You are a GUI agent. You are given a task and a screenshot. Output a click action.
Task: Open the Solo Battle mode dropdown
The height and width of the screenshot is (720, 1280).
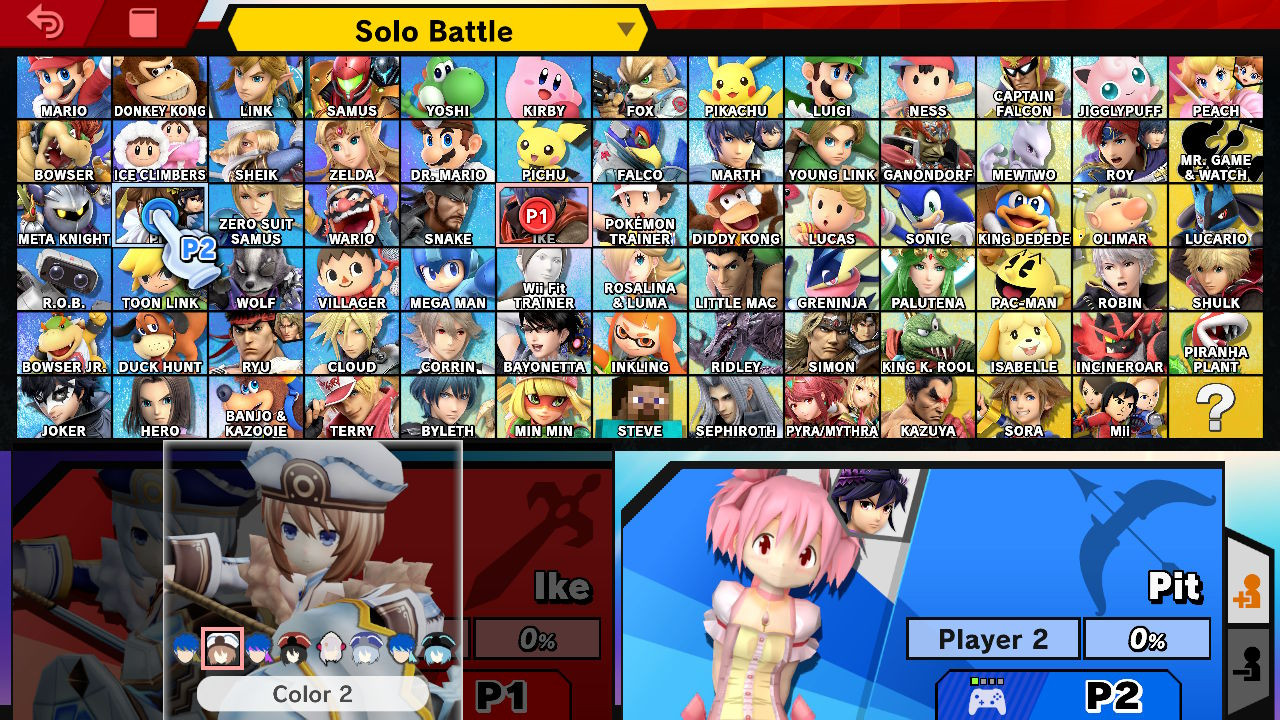435,30
